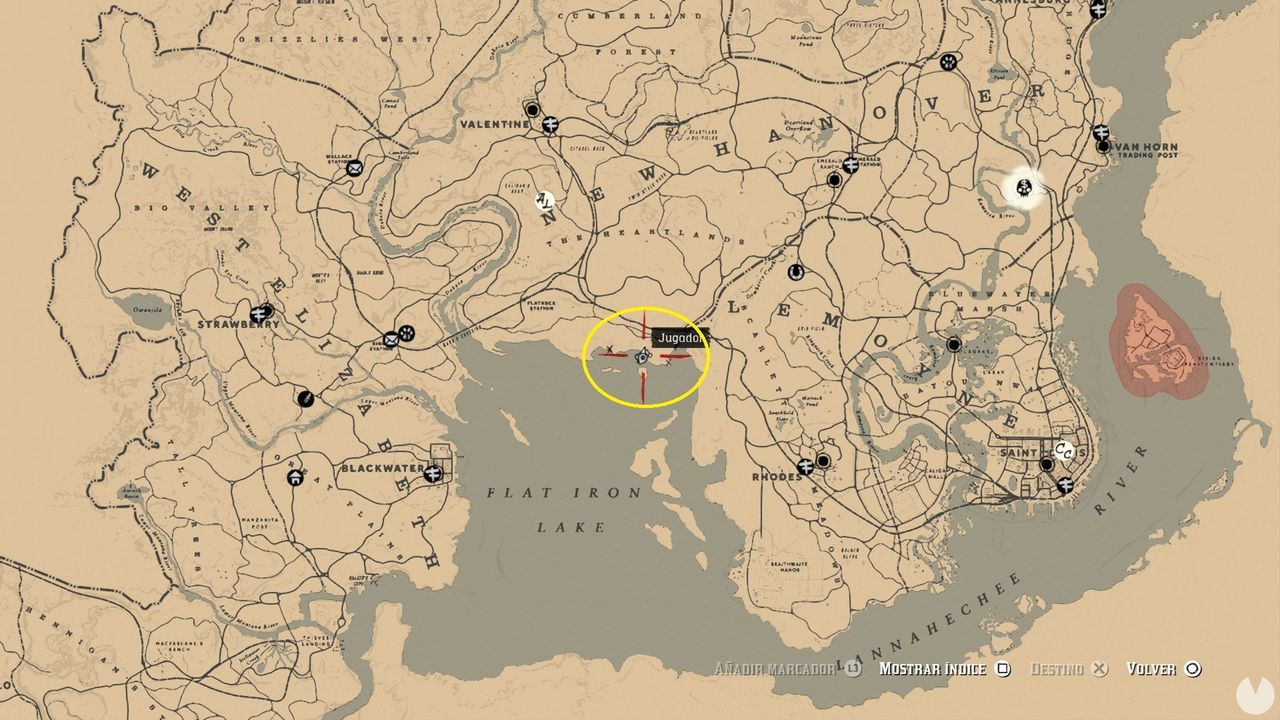The image size is (1280, 720).
Task: Open the Blackwater train station icon
Action: (x=434, y=472)
